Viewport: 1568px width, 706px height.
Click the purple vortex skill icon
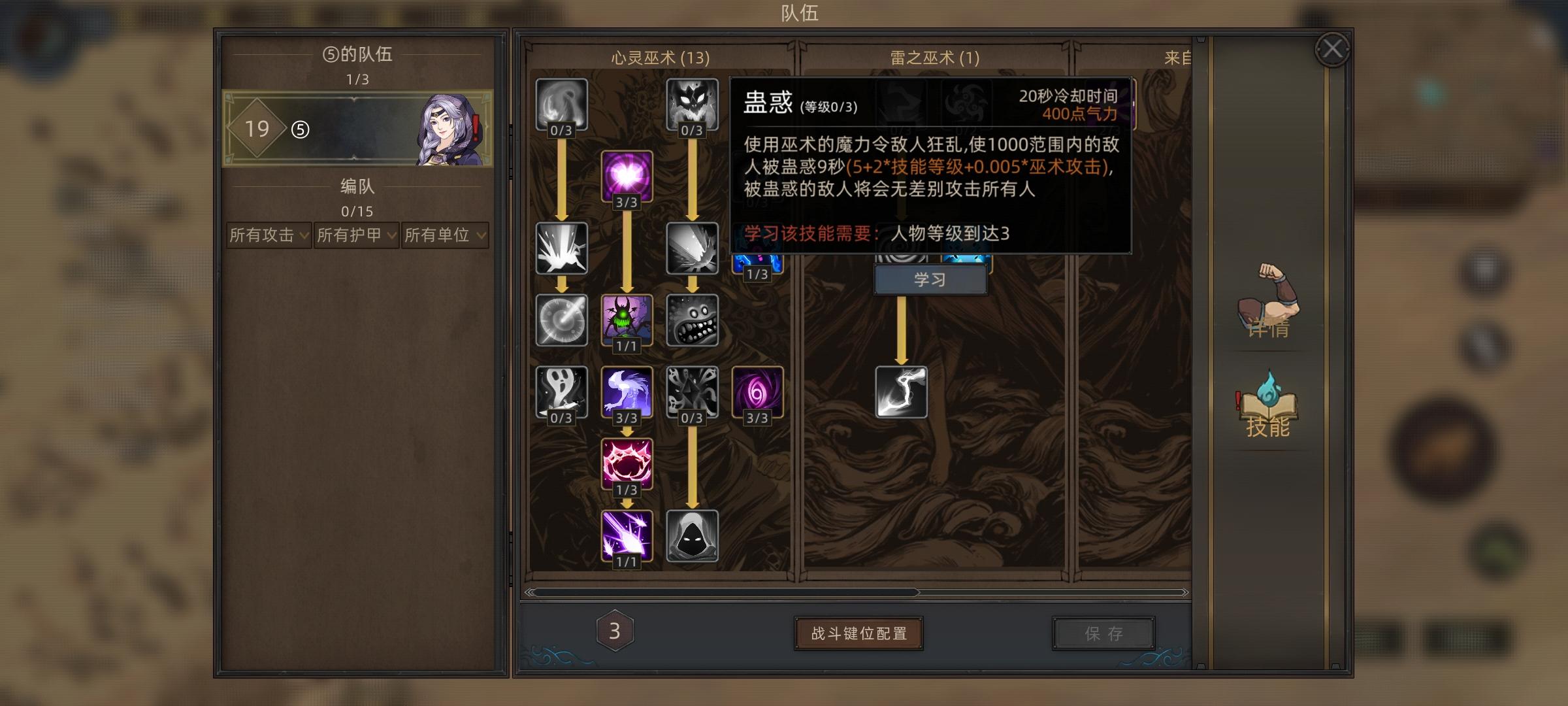(757, 392)
